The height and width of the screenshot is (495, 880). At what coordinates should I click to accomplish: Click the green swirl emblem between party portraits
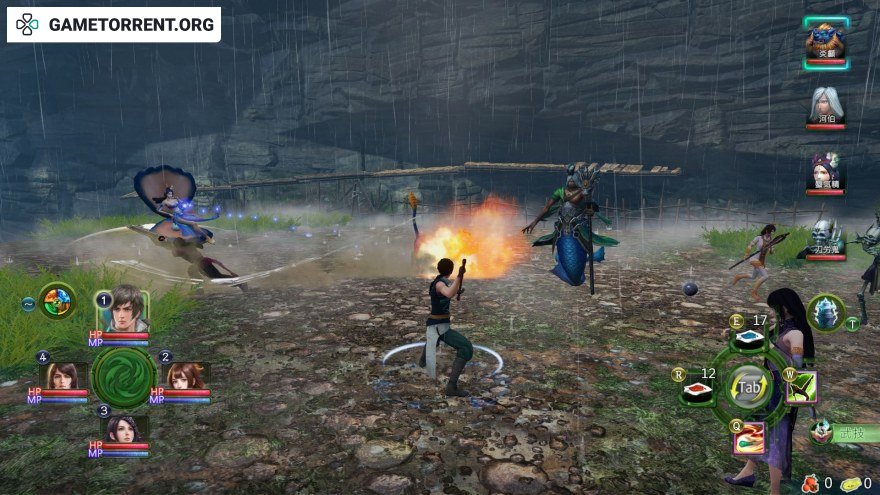(124, 376)
